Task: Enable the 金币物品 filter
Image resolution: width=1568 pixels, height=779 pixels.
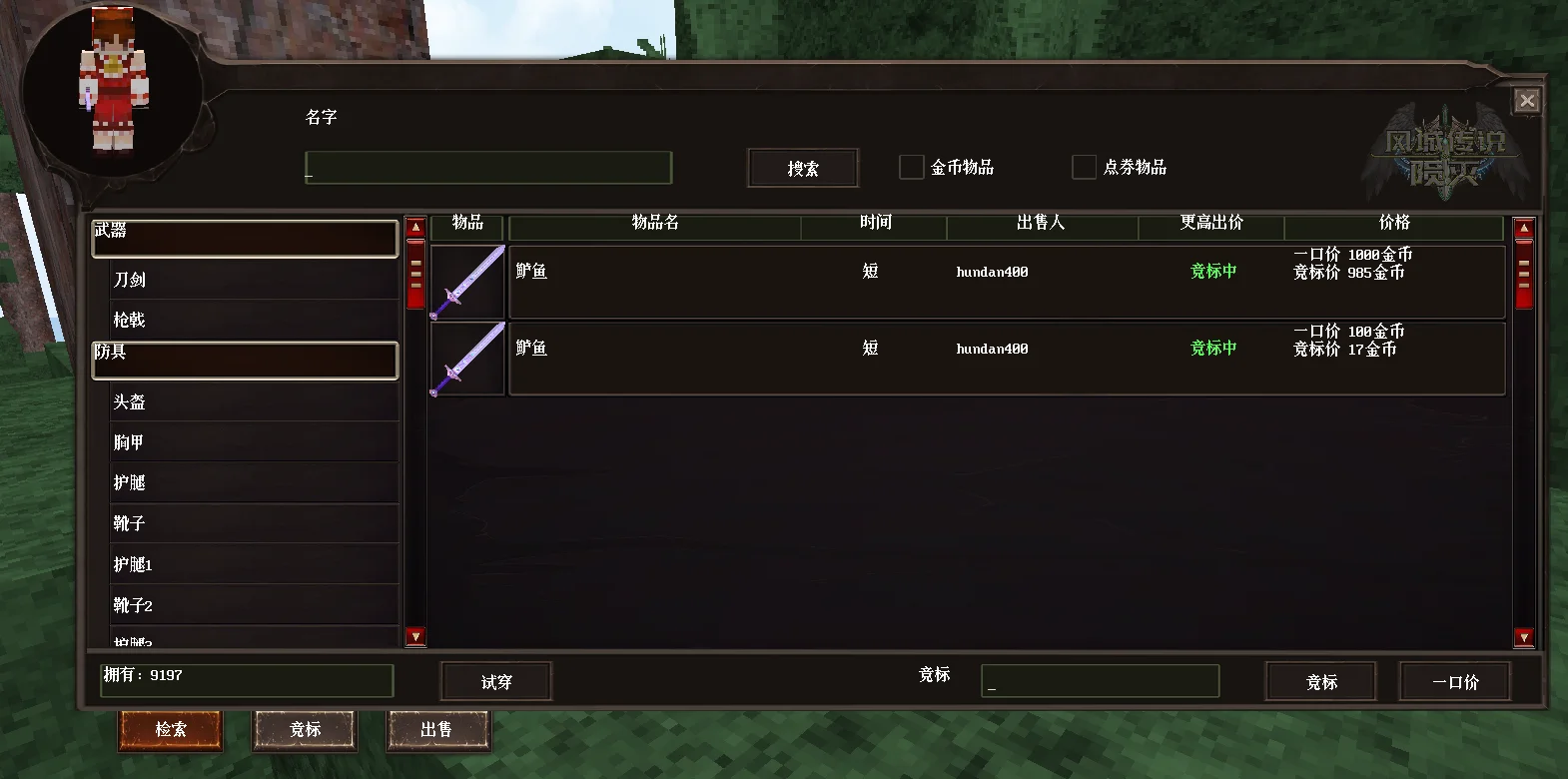Action: 910,167
